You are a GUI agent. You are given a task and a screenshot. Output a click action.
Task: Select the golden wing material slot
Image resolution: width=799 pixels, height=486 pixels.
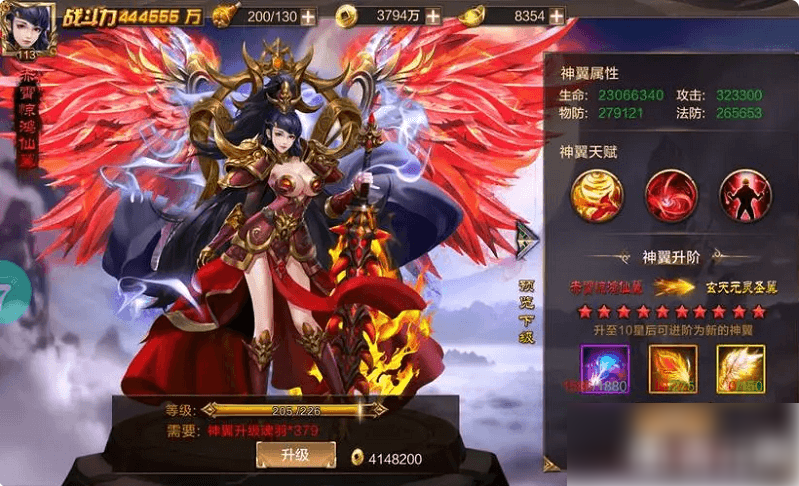coord(740,369)
